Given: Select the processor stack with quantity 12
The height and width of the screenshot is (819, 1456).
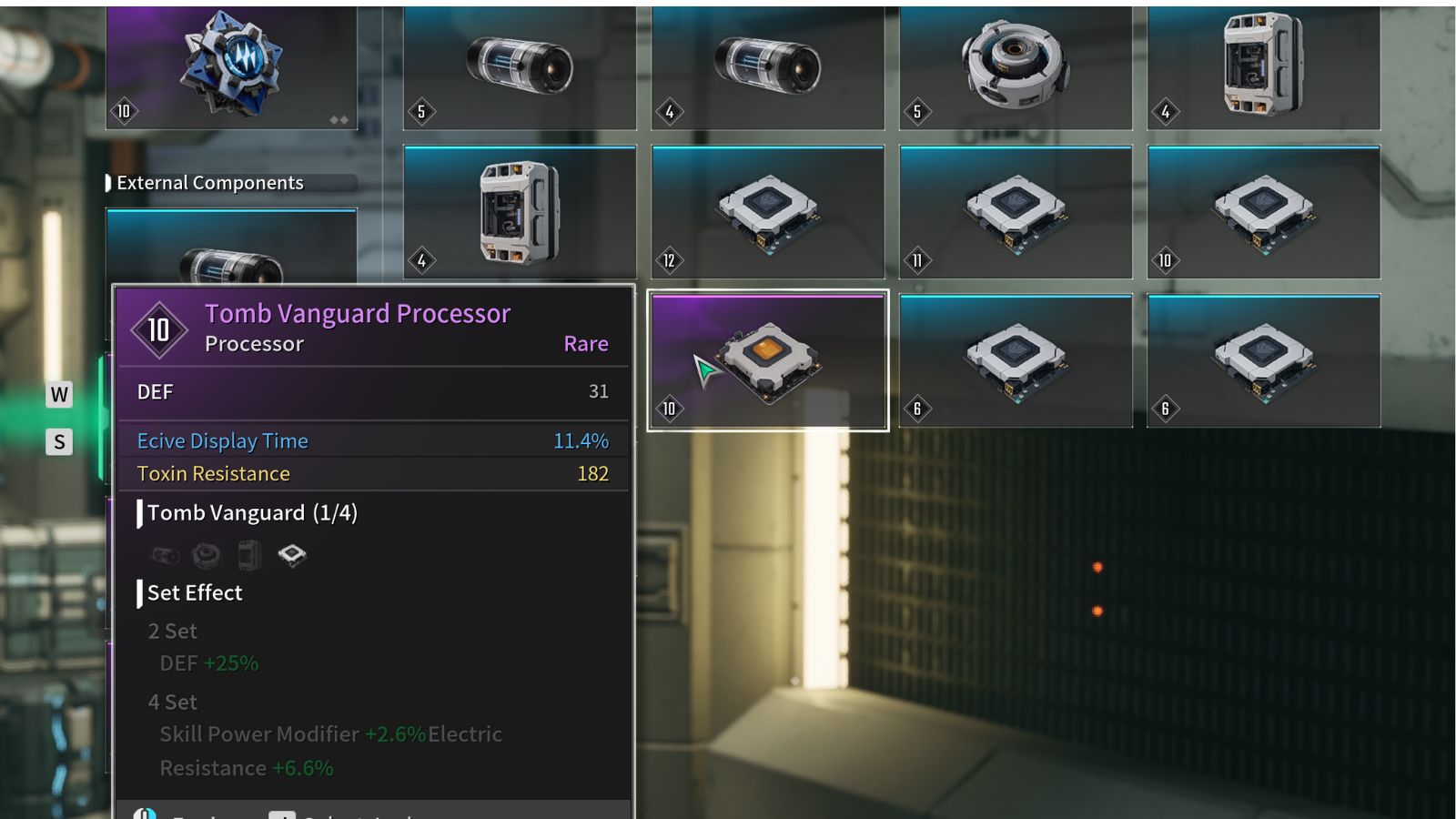Looking at the screenshot, I should coord(769,211).
